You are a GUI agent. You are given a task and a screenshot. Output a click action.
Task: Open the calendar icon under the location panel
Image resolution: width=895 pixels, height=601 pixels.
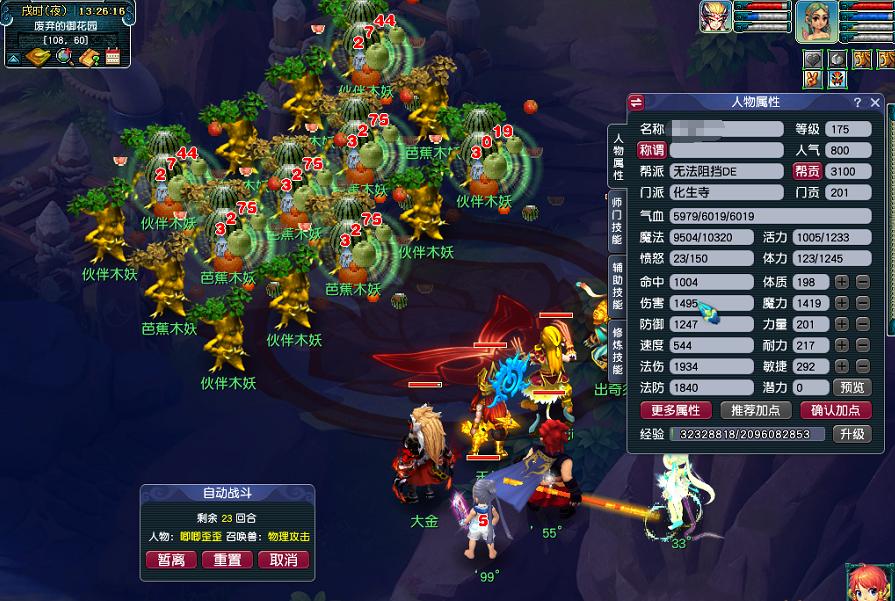112,57
